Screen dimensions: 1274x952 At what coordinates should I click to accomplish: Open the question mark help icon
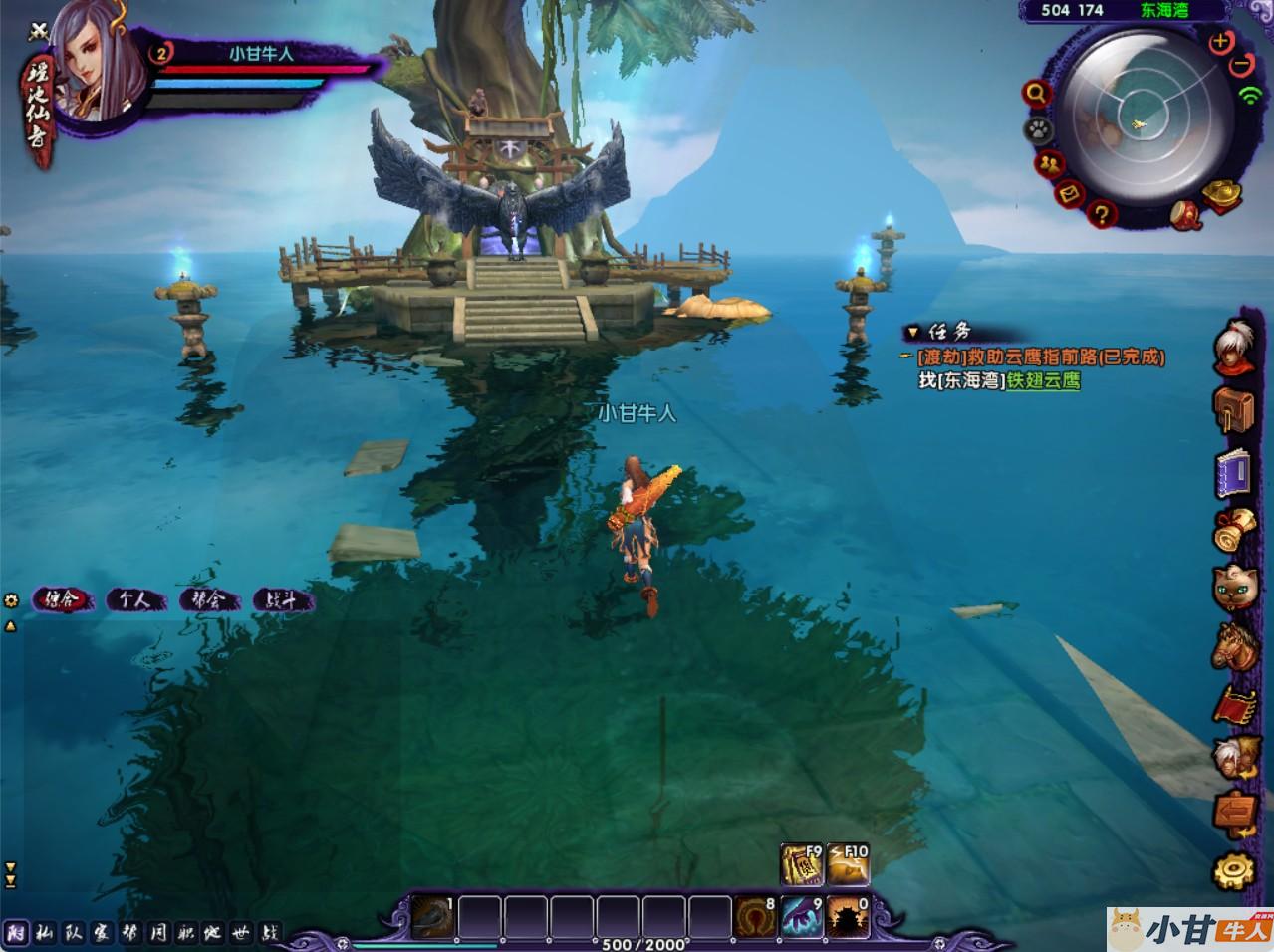pos(1102,213)
